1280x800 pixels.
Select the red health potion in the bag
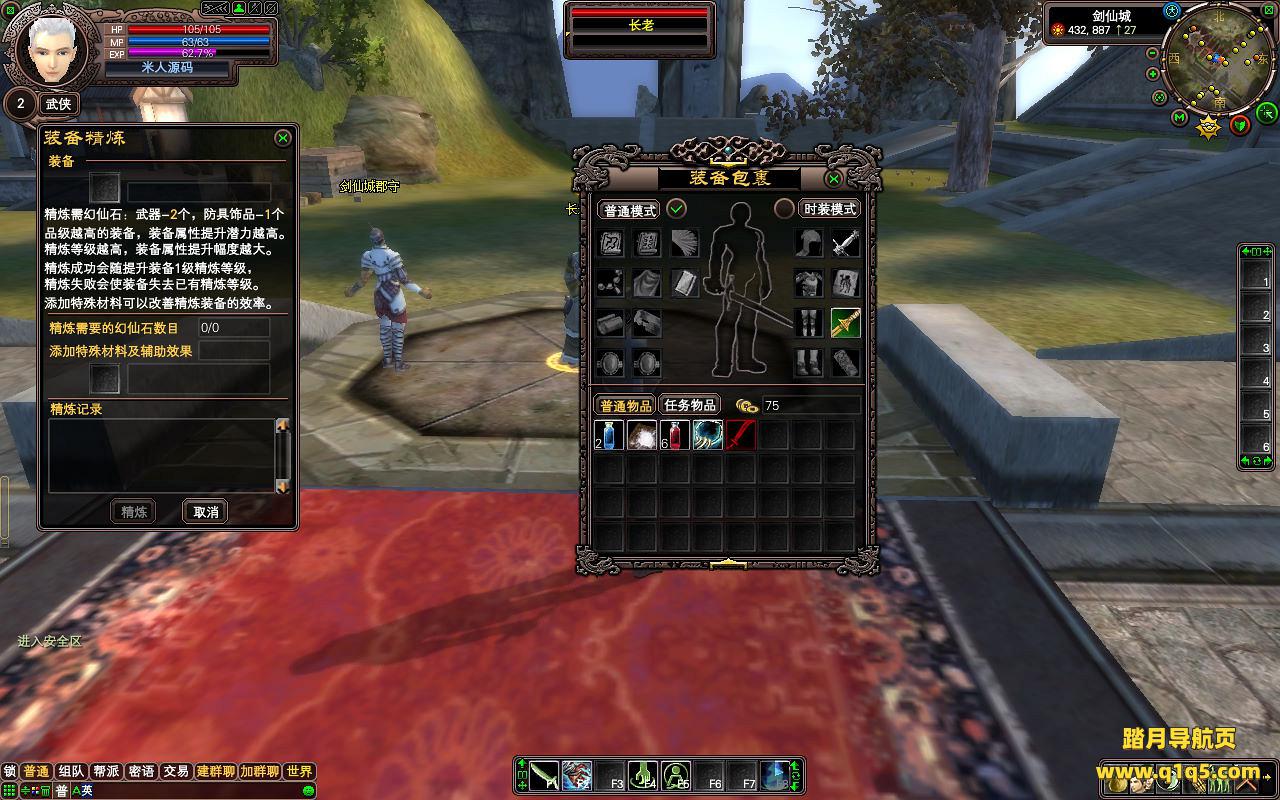tap(675, 435)
